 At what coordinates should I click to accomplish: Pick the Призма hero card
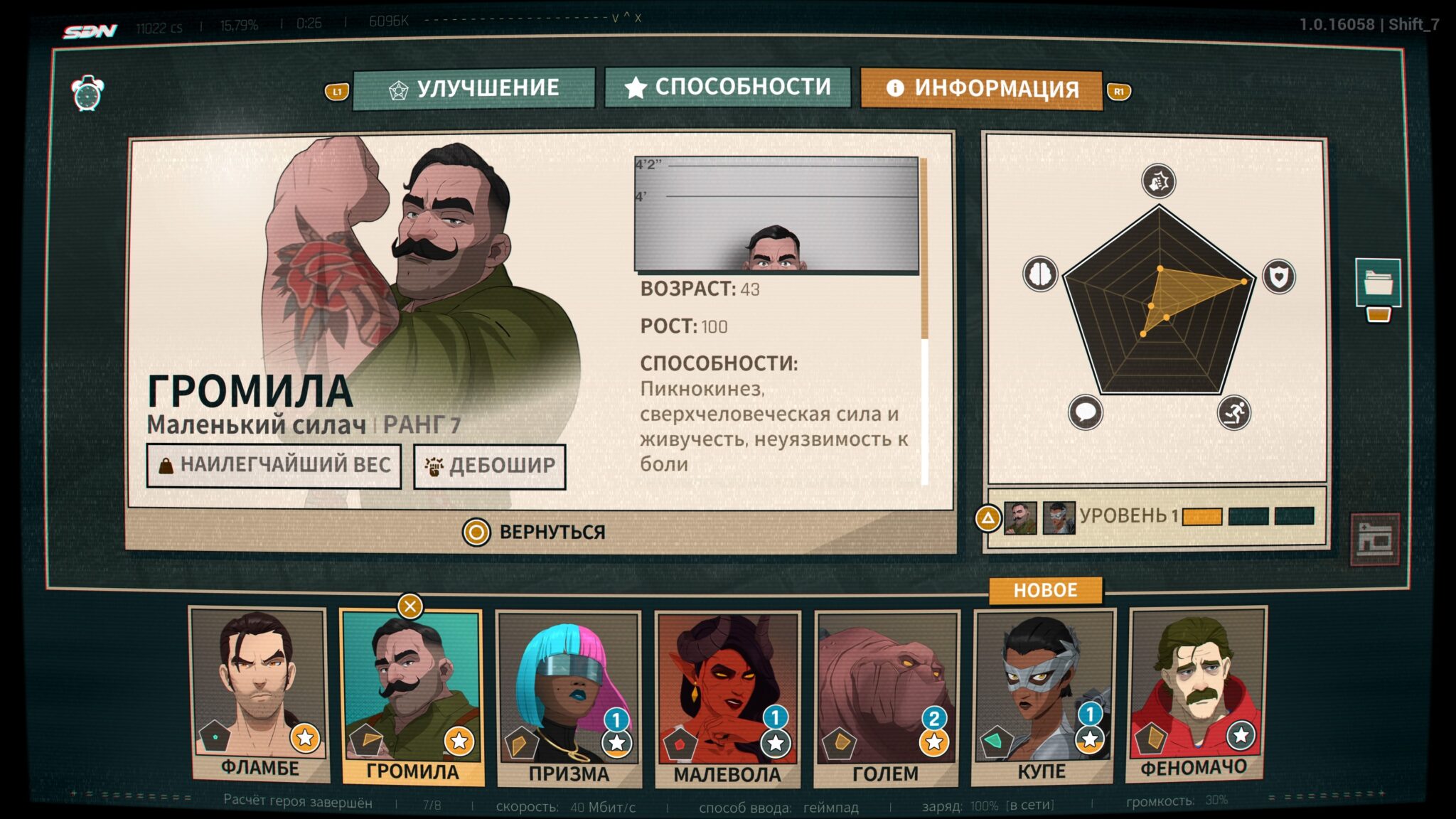(569, 698)
